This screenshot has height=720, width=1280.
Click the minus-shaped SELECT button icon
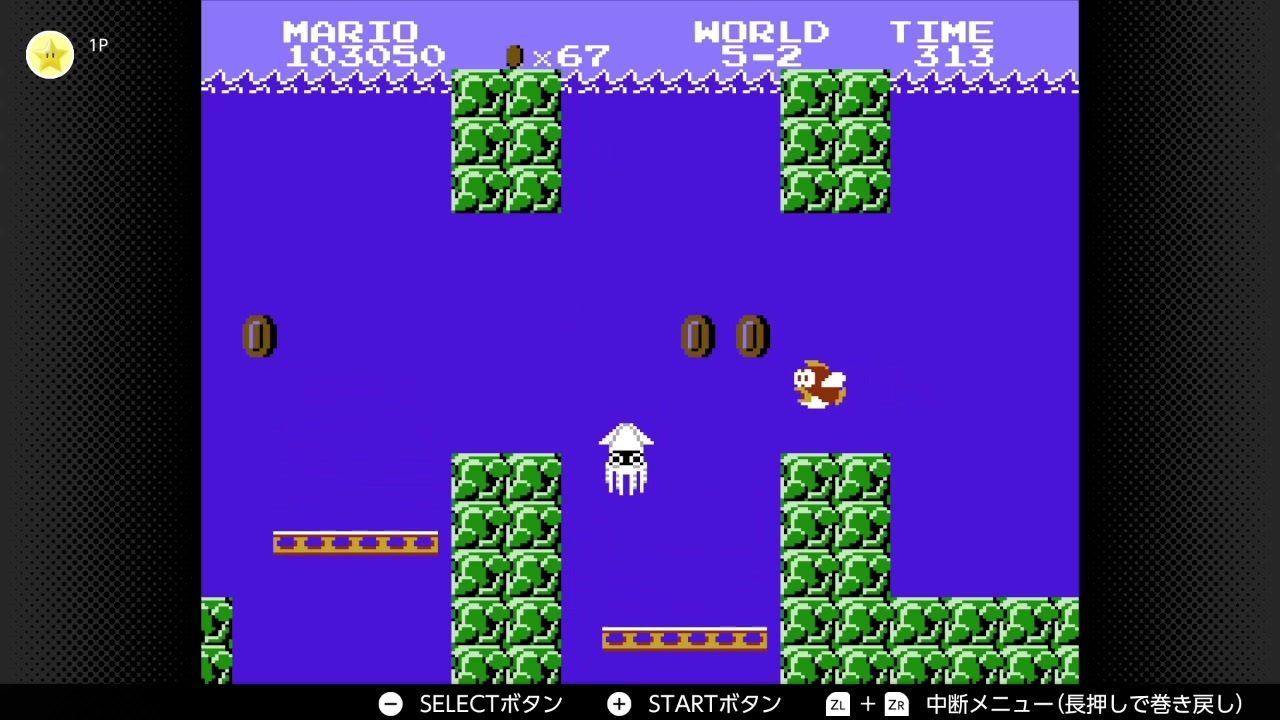coord(389,704)
